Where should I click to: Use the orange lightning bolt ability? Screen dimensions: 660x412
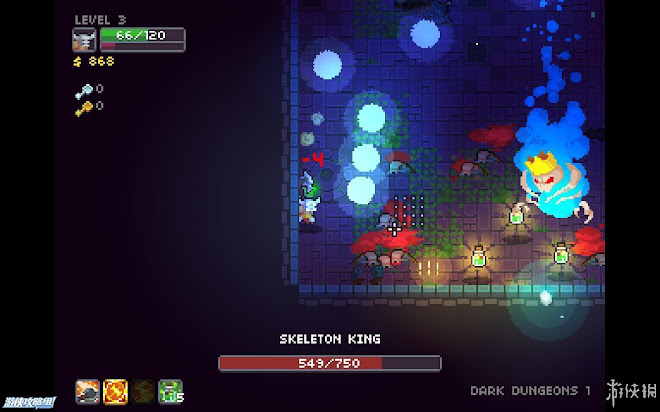pyautogui.click(x=115, y=390)
